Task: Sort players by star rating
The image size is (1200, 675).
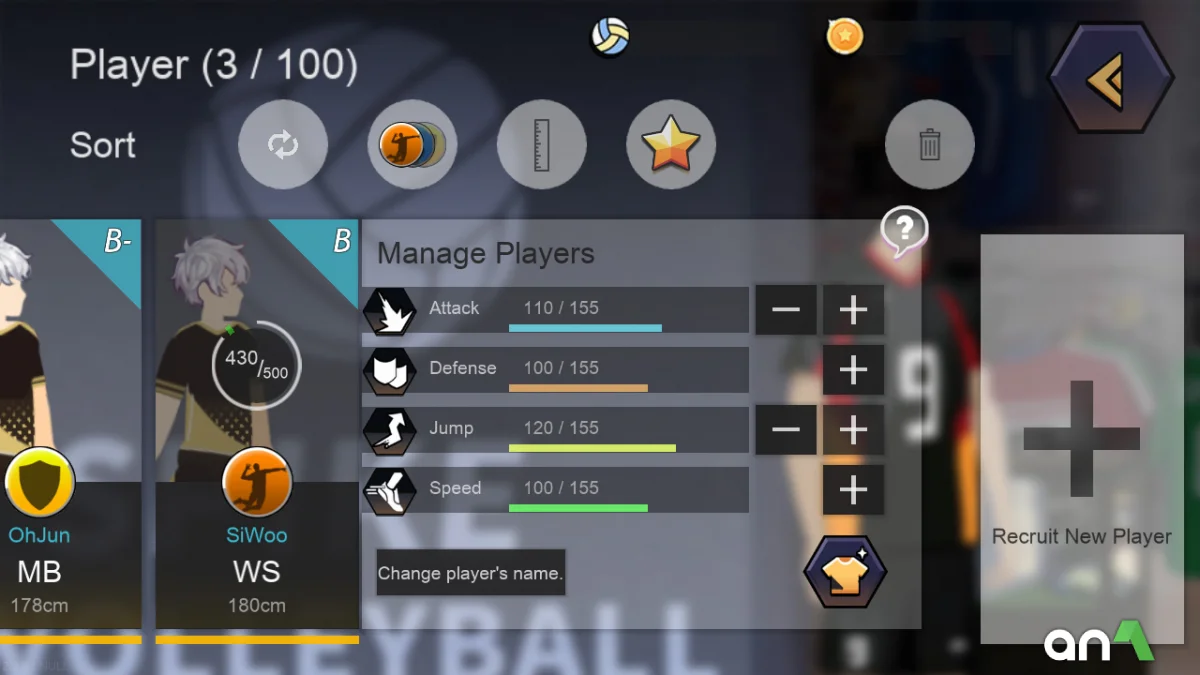Action: 671,145
